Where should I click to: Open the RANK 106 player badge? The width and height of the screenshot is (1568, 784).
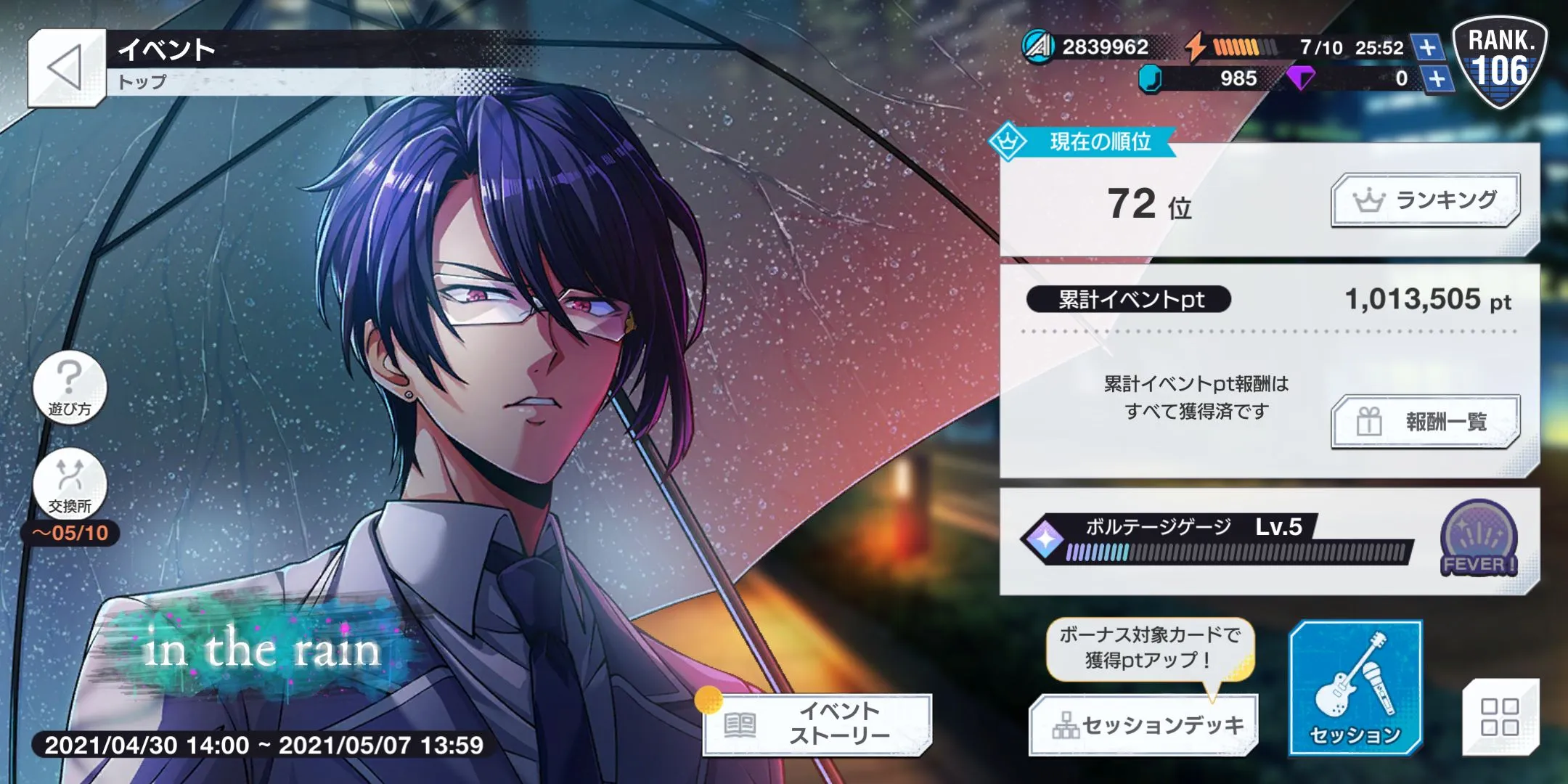[x=1500, y=62]
